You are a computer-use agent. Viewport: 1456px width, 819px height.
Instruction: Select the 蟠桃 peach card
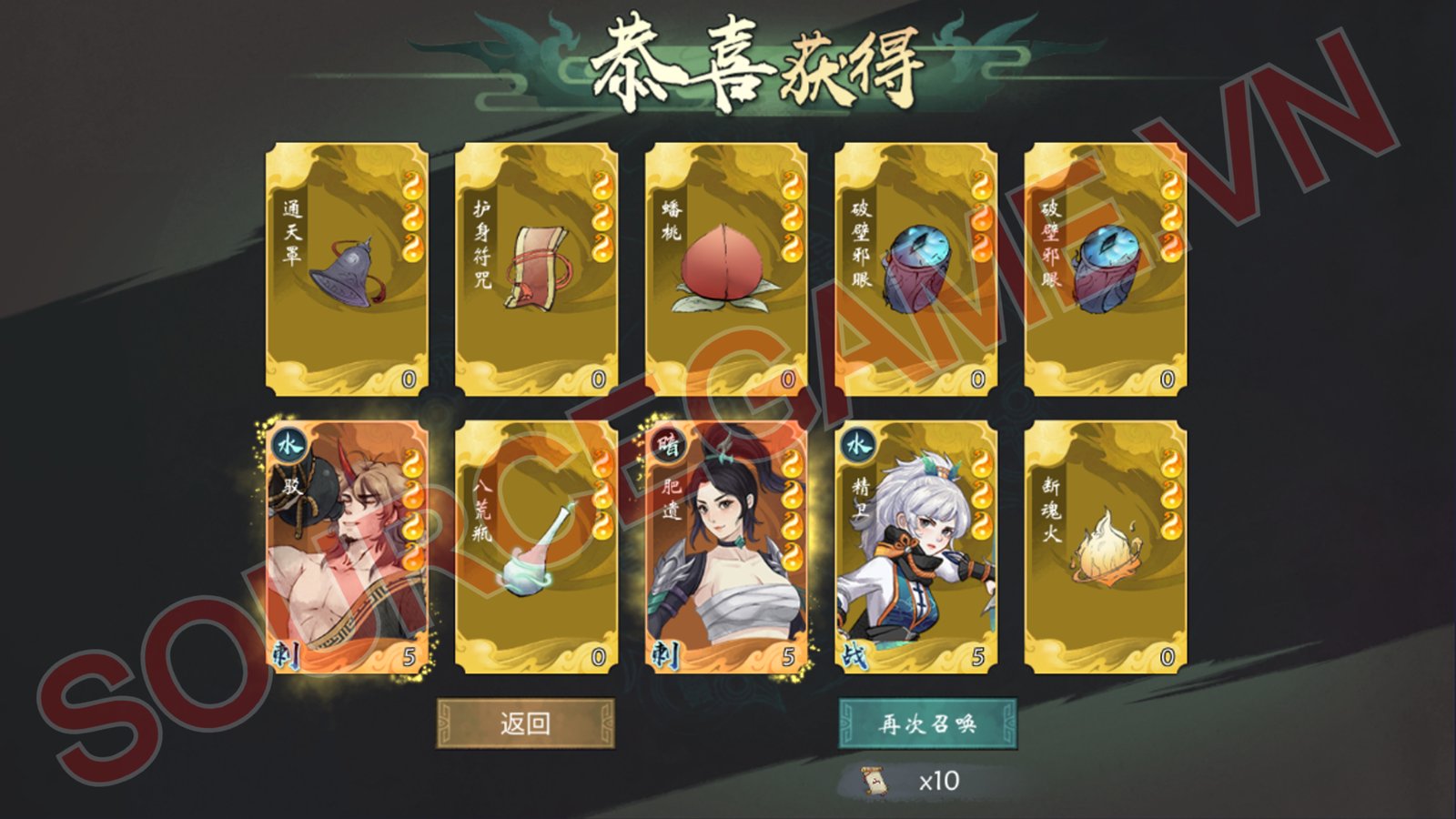click(x=726, y=268)
